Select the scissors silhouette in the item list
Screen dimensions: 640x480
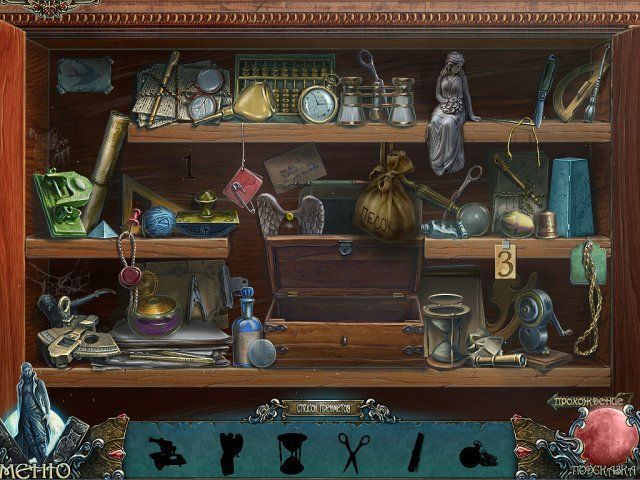point(354,452)
